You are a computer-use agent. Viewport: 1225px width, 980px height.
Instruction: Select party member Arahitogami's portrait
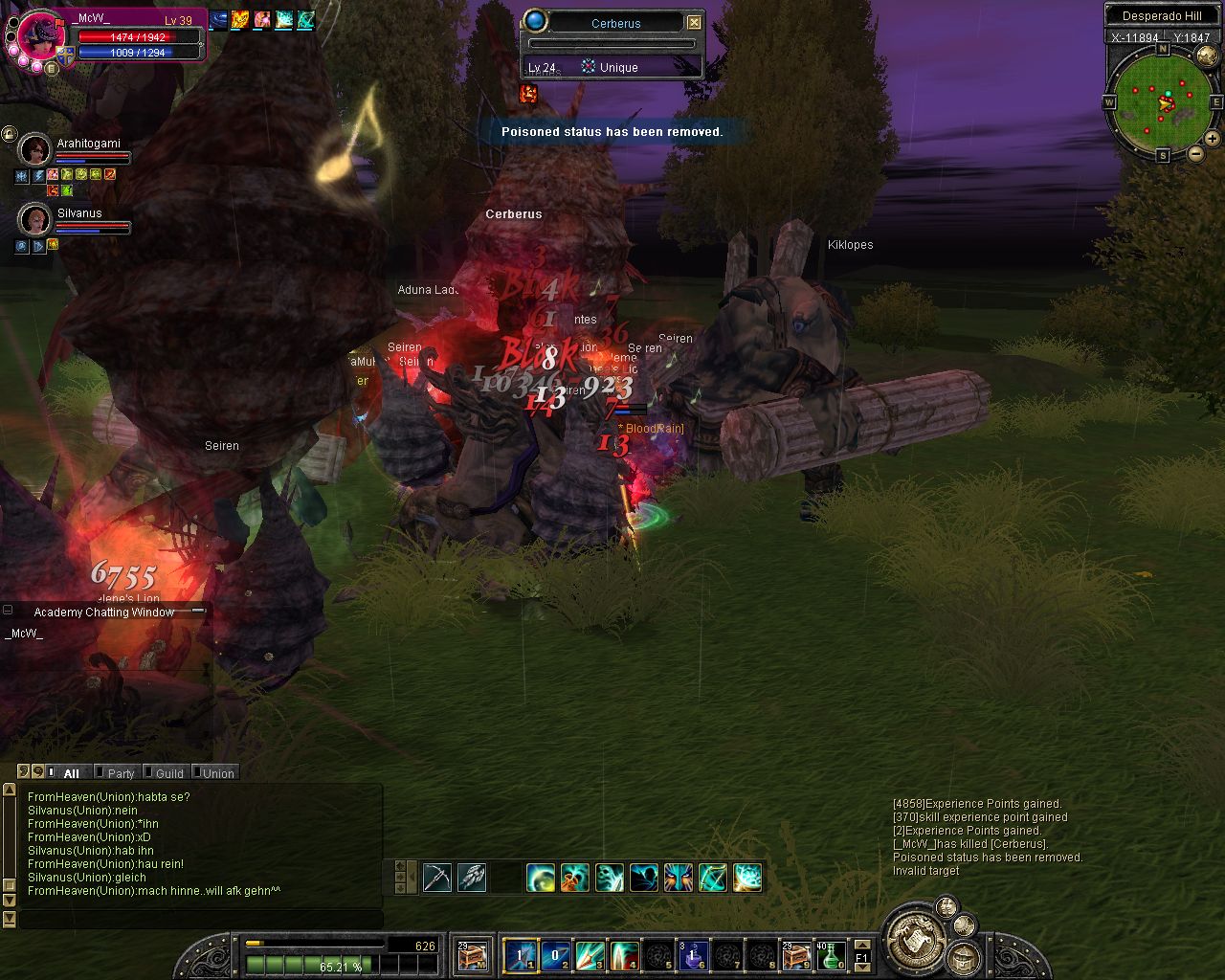(x=35, y=149)
